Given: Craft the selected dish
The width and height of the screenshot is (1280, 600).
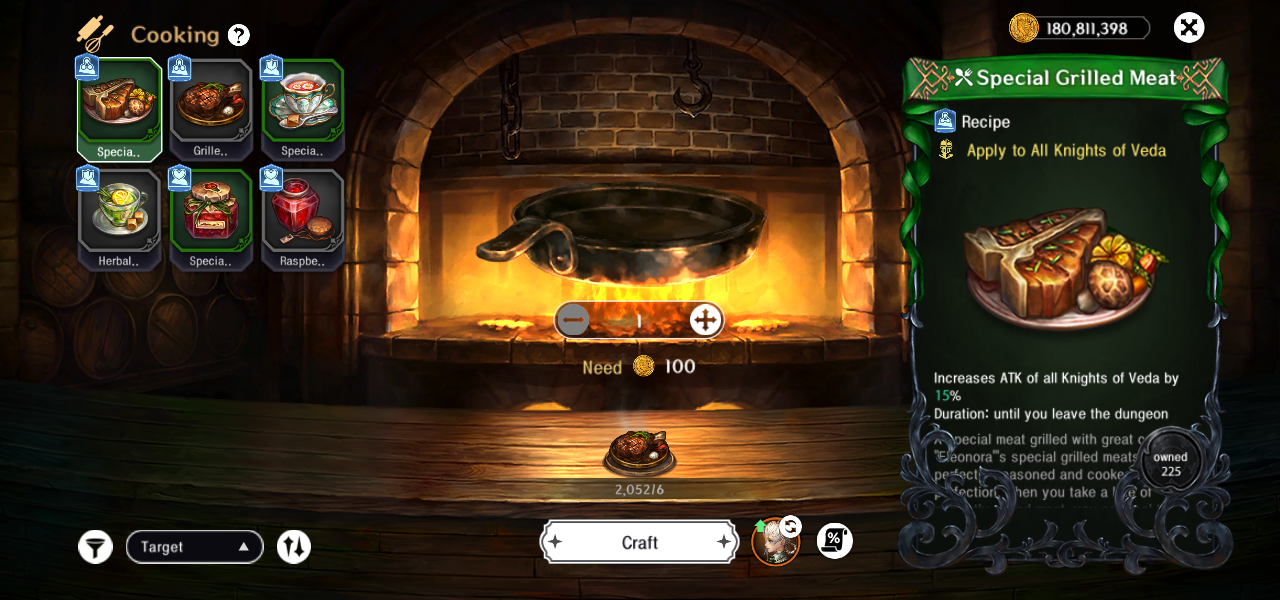Looking at the screenshot, I should pyautogui.click(x=640, y=542).
